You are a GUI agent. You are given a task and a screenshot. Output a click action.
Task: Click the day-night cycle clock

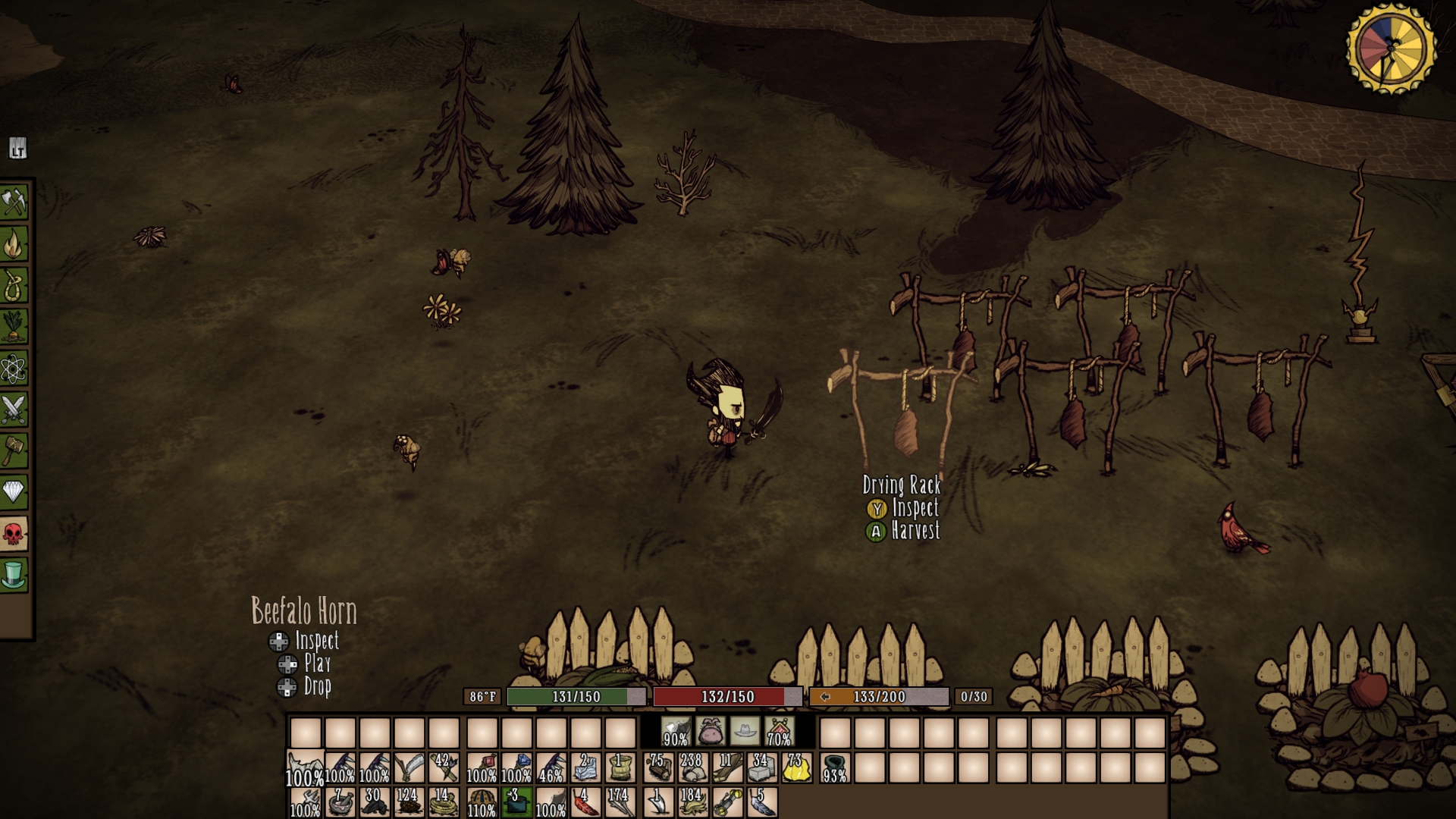point(1391,47)
